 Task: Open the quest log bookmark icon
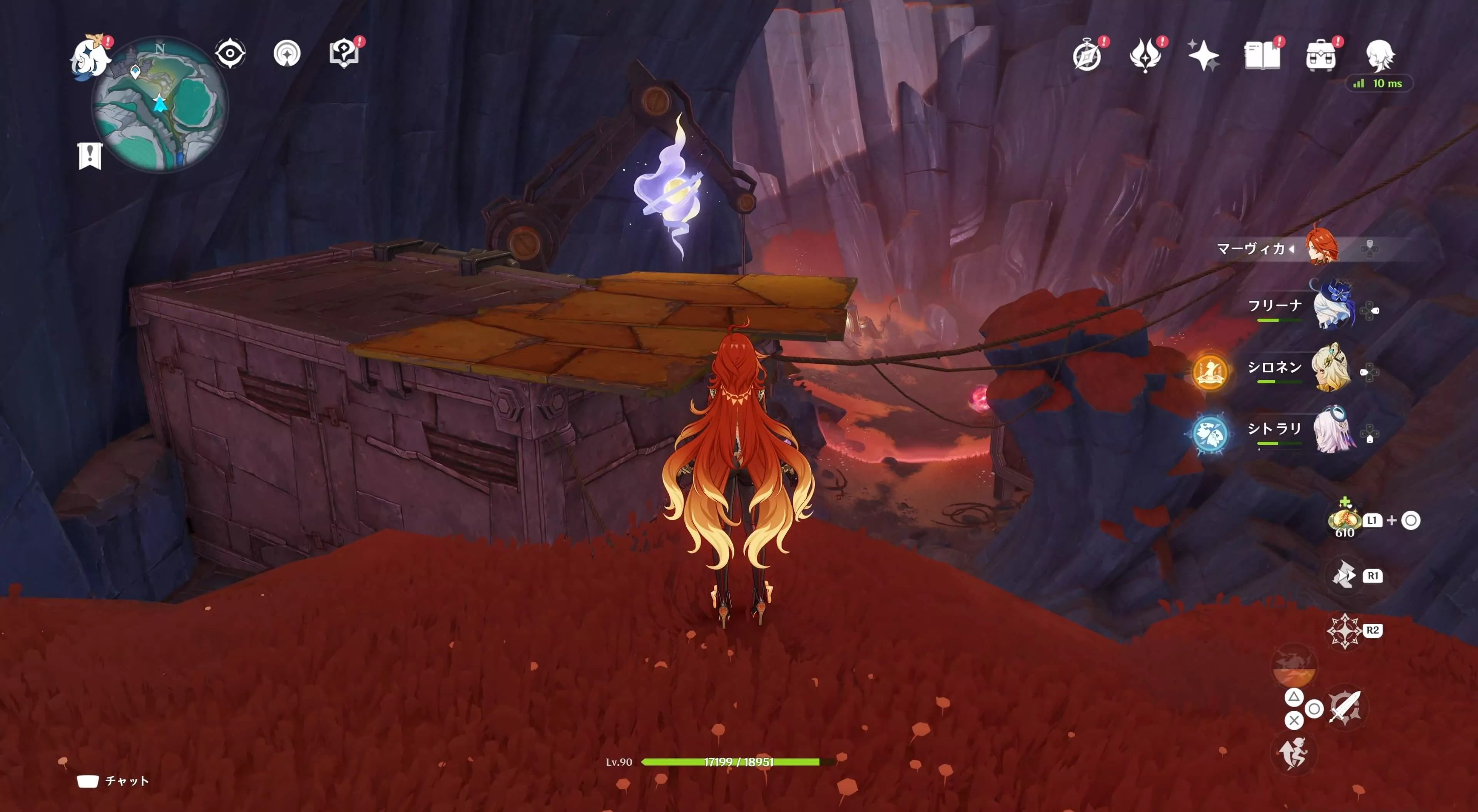[x=90, y=155]
